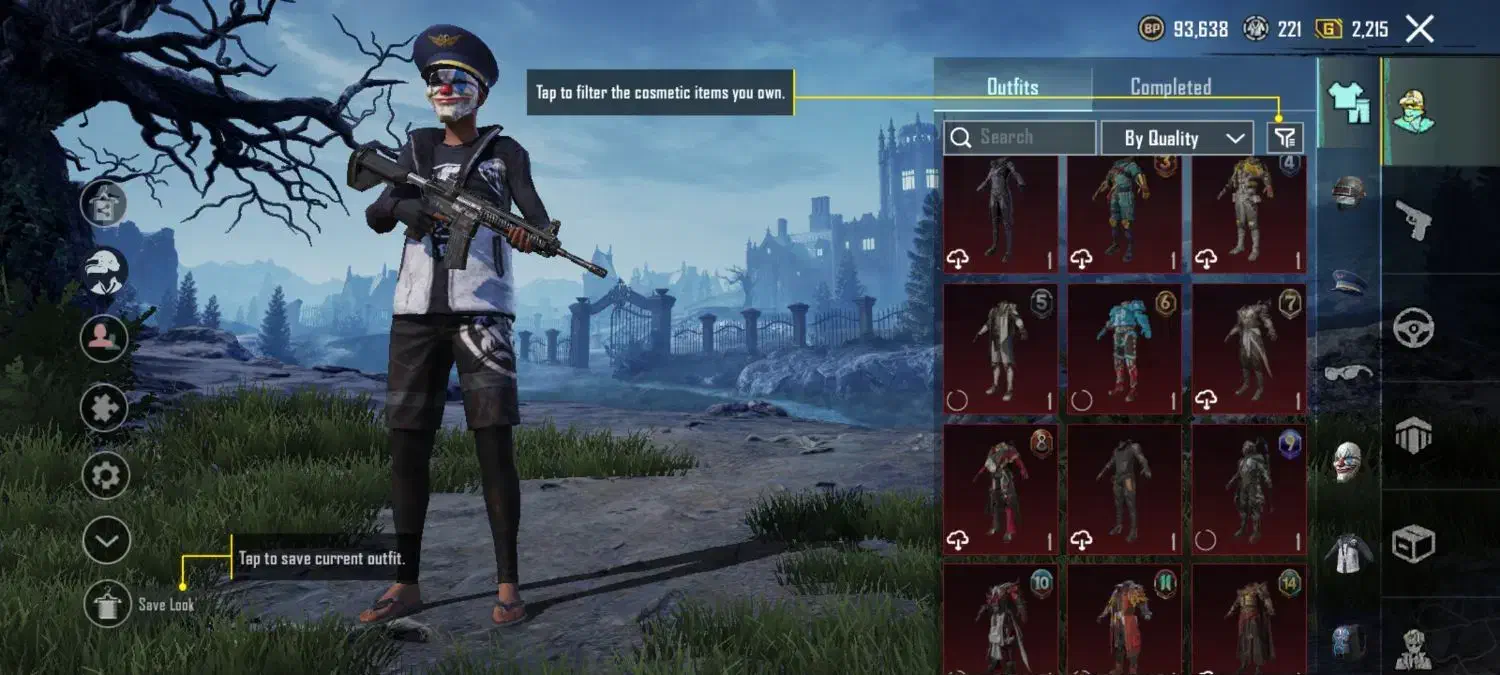Open the pistol weapon skins category
The image size is (1500, 675).
(1413, 218)
